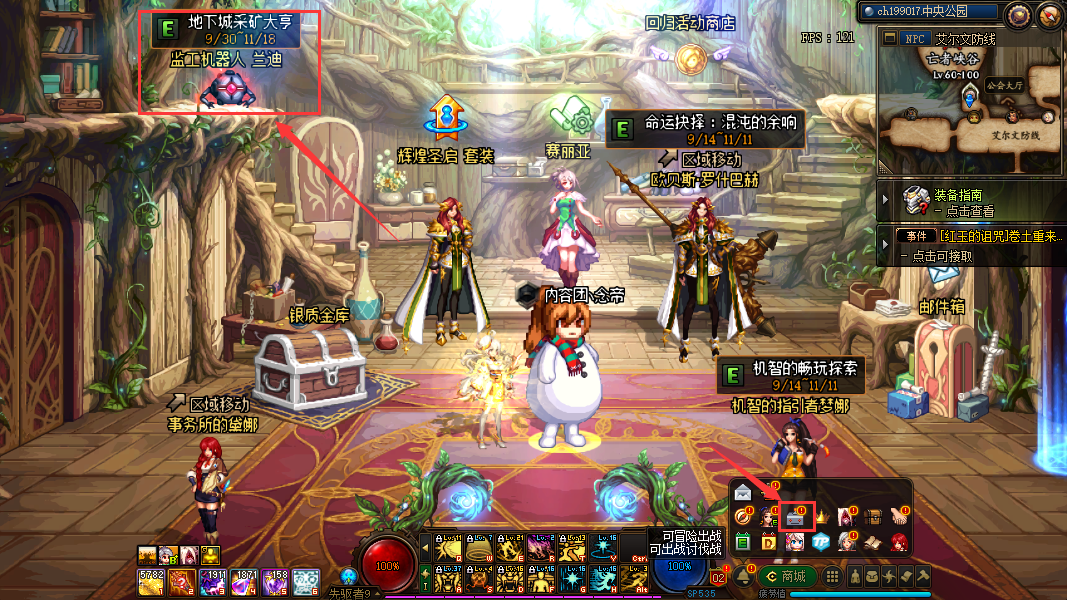Open the character silhouette menu button
The width and height of the screenshot is (1067, 600).
click(x=857, y=577)
